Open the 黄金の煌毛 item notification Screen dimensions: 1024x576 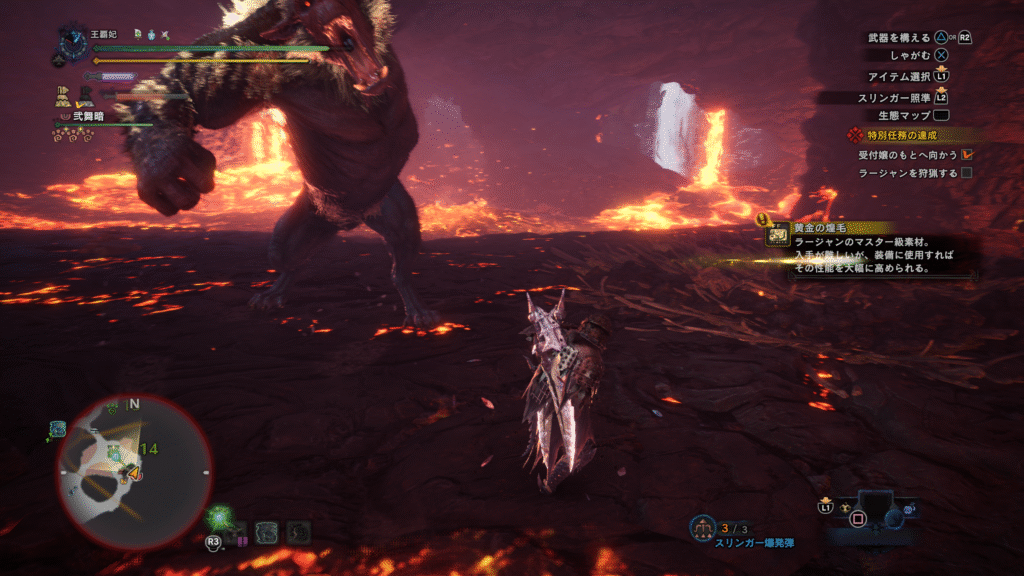[870, 249]
